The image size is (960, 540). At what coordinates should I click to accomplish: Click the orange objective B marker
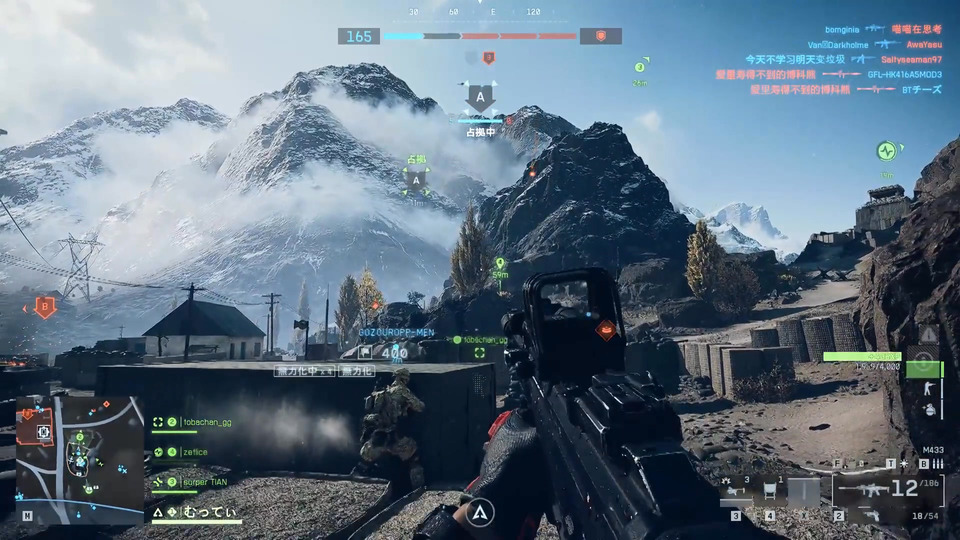click(44, 306)
